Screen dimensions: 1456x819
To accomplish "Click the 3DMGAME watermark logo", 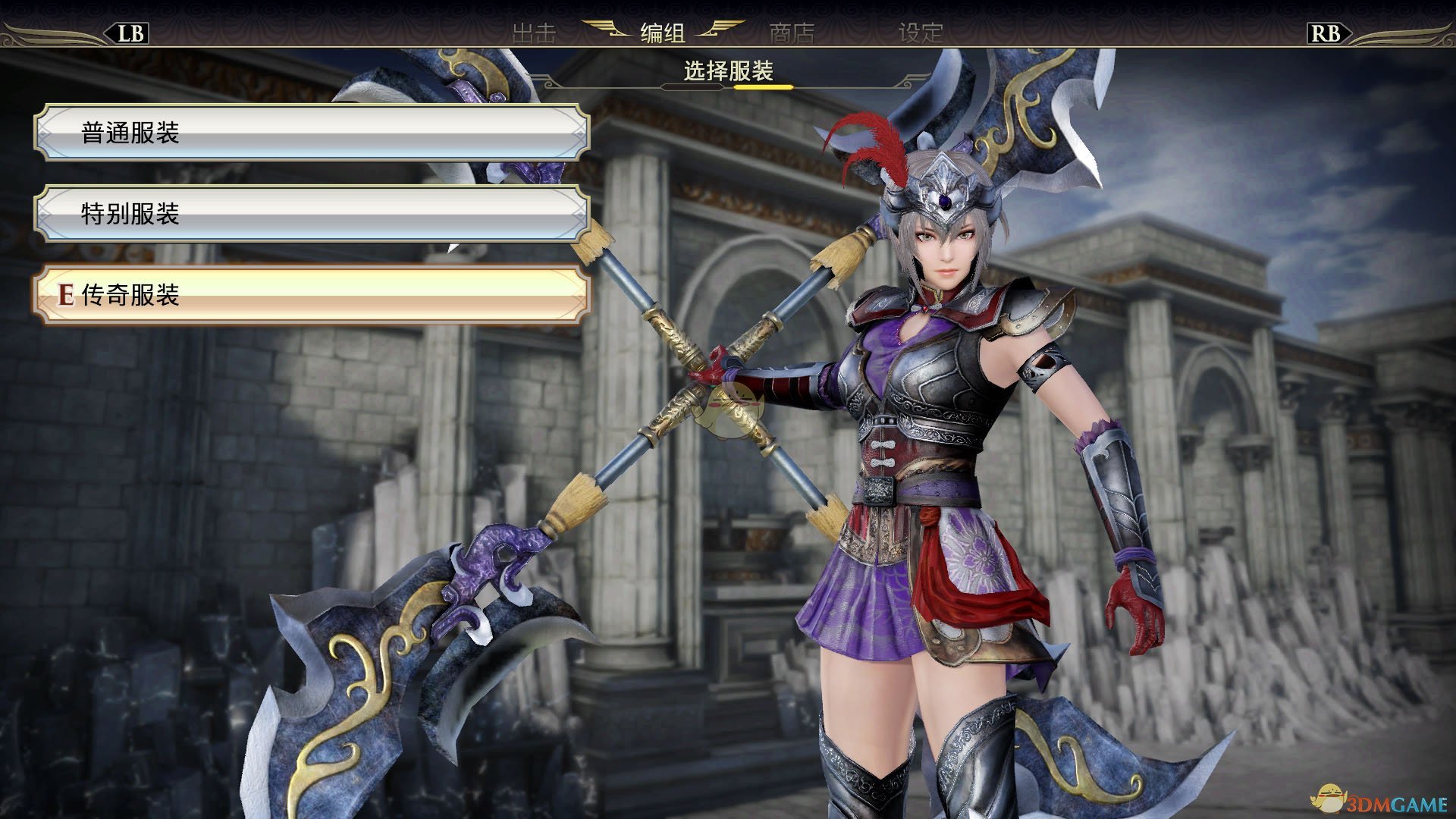I will (x=1365, y=798).
